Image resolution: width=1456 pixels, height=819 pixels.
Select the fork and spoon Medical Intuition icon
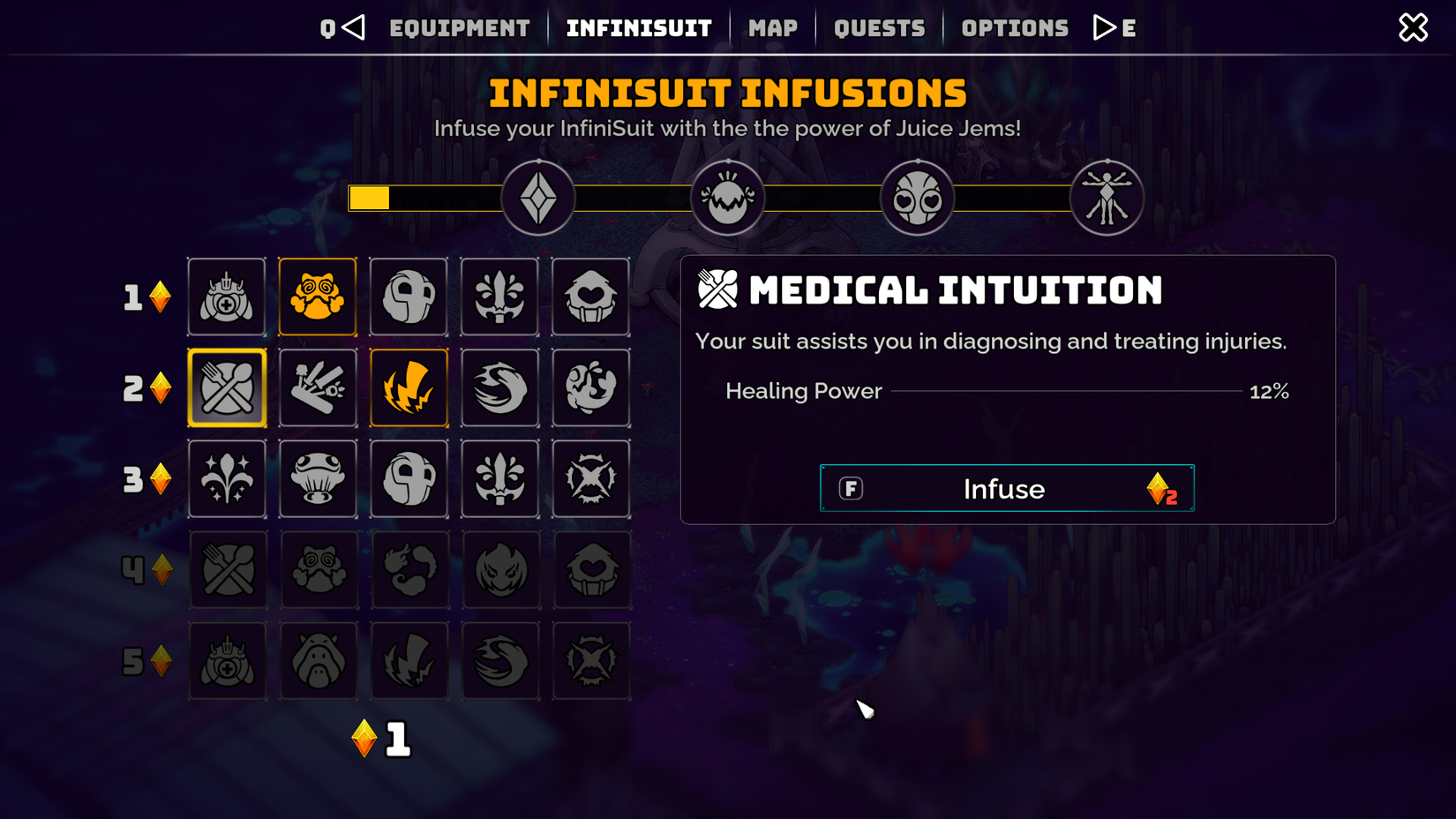coord(227,387)
